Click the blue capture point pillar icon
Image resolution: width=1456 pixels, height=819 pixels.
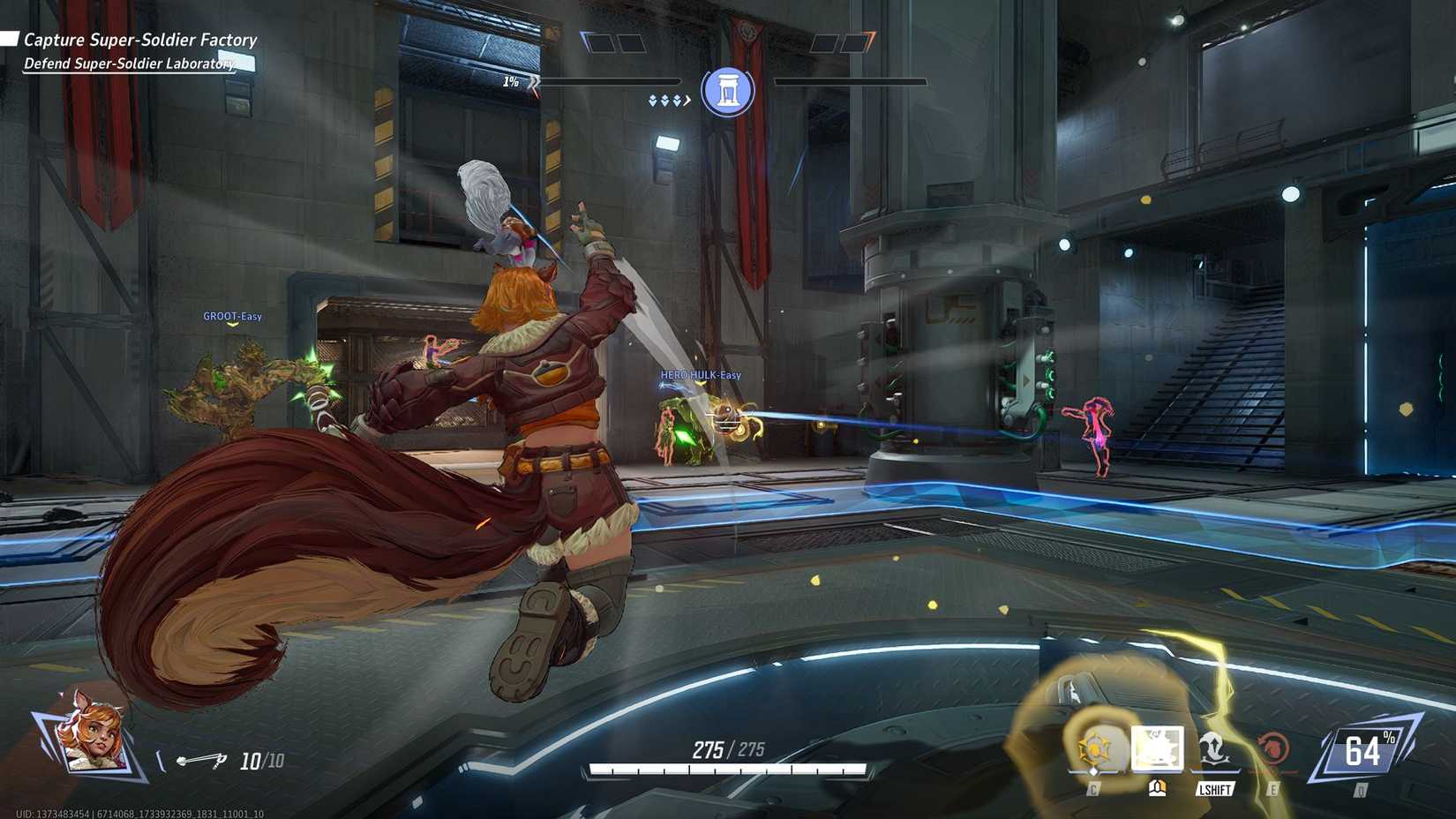tap(729, 91)
